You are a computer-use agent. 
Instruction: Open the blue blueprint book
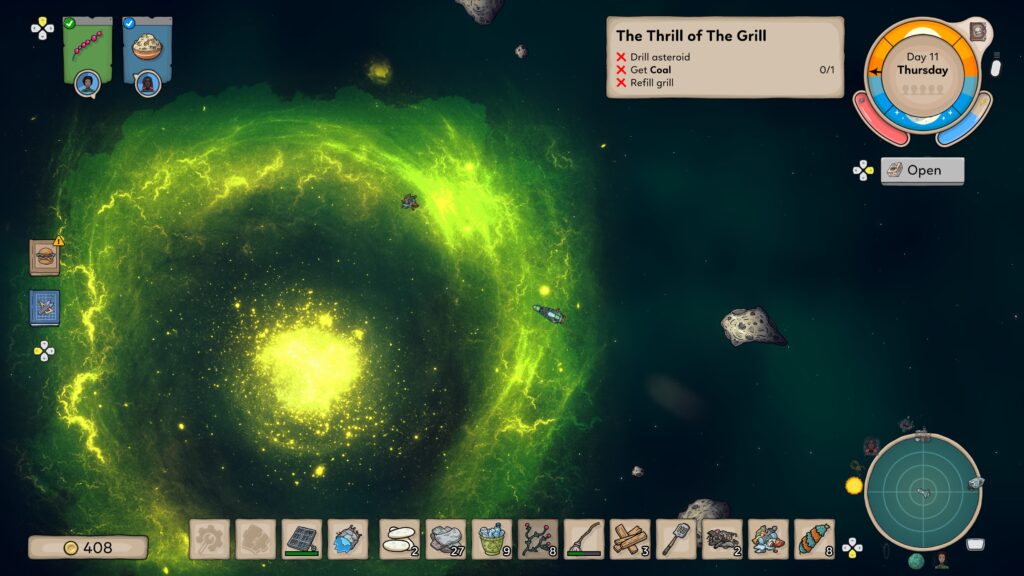point(44,308)
